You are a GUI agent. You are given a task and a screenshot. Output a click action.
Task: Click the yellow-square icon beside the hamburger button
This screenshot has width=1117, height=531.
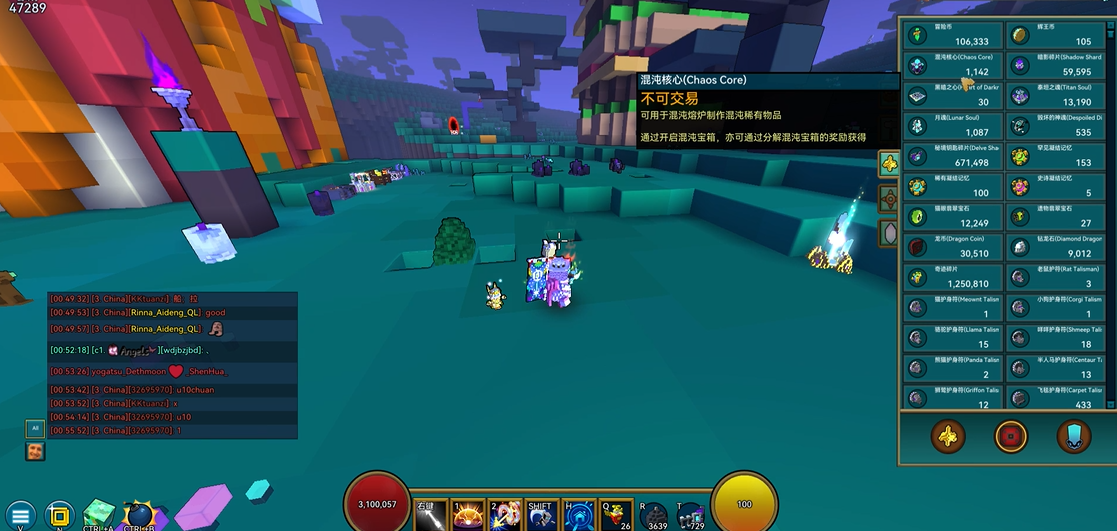(x=59, y=515)
